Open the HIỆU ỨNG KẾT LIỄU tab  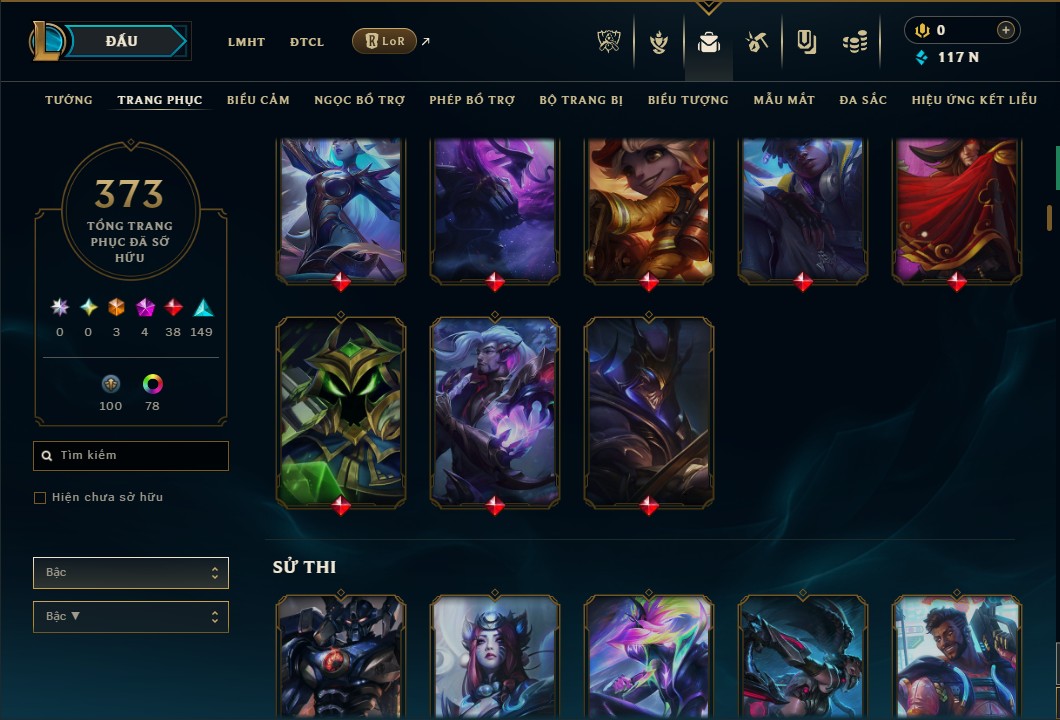[x=975, y=100]
